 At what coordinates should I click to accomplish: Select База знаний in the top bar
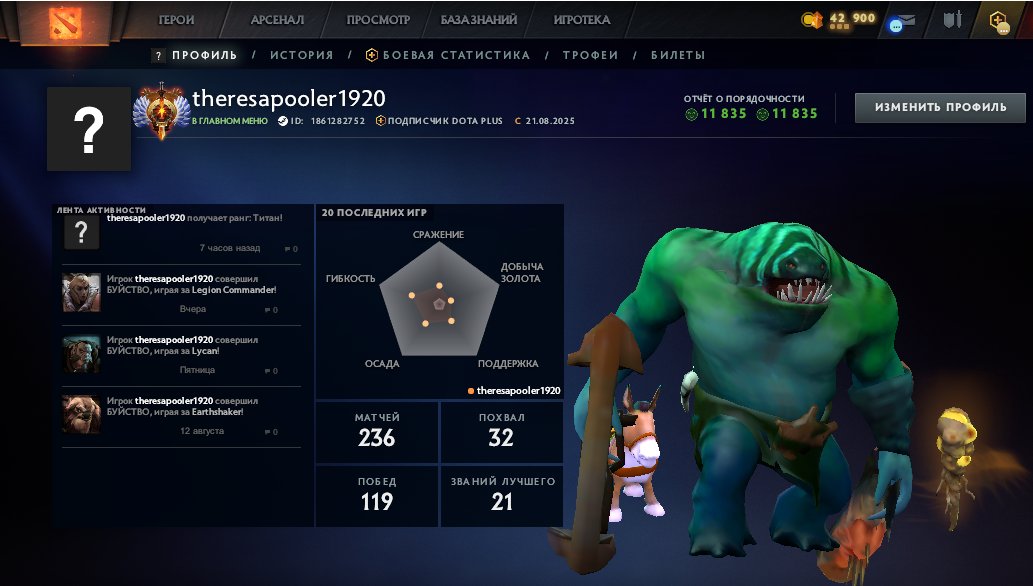tap(479, 20)
